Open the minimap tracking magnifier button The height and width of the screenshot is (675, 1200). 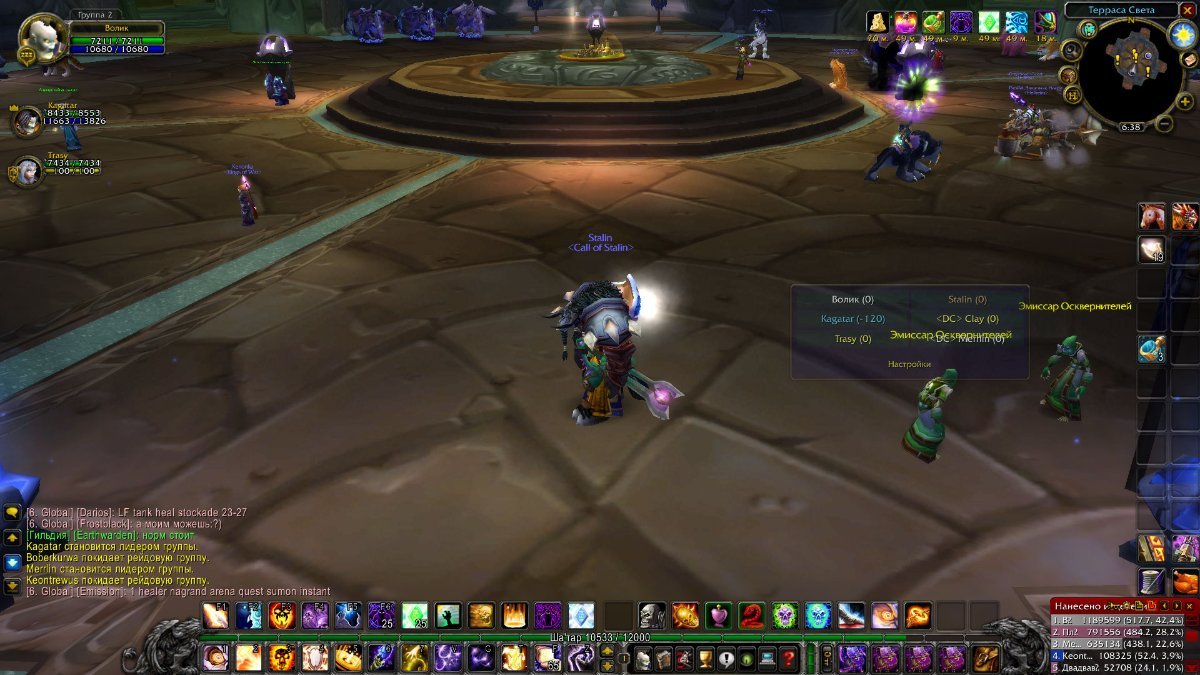tap(1071, 50)
